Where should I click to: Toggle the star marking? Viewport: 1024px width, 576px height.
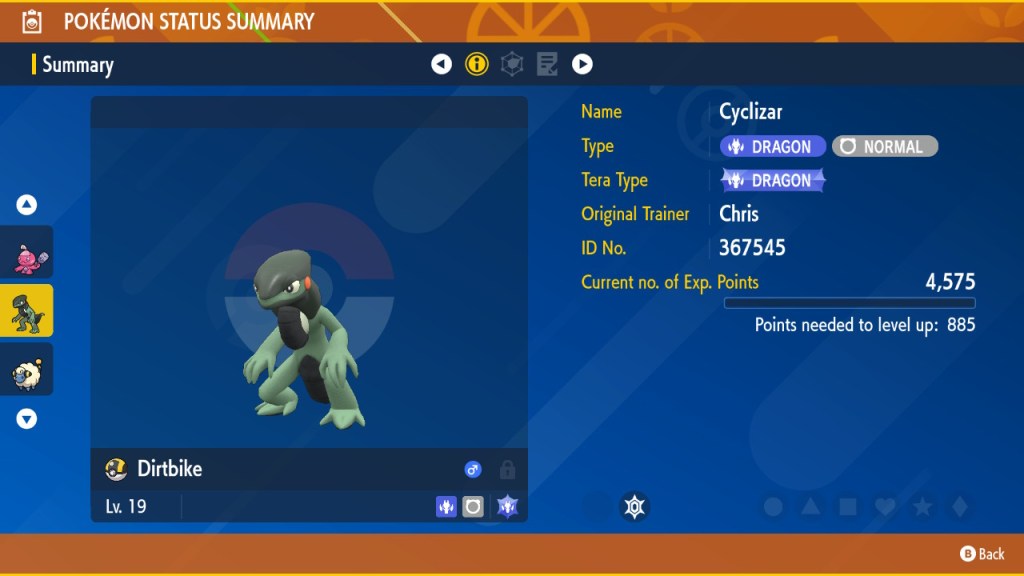tap(922, 507)
